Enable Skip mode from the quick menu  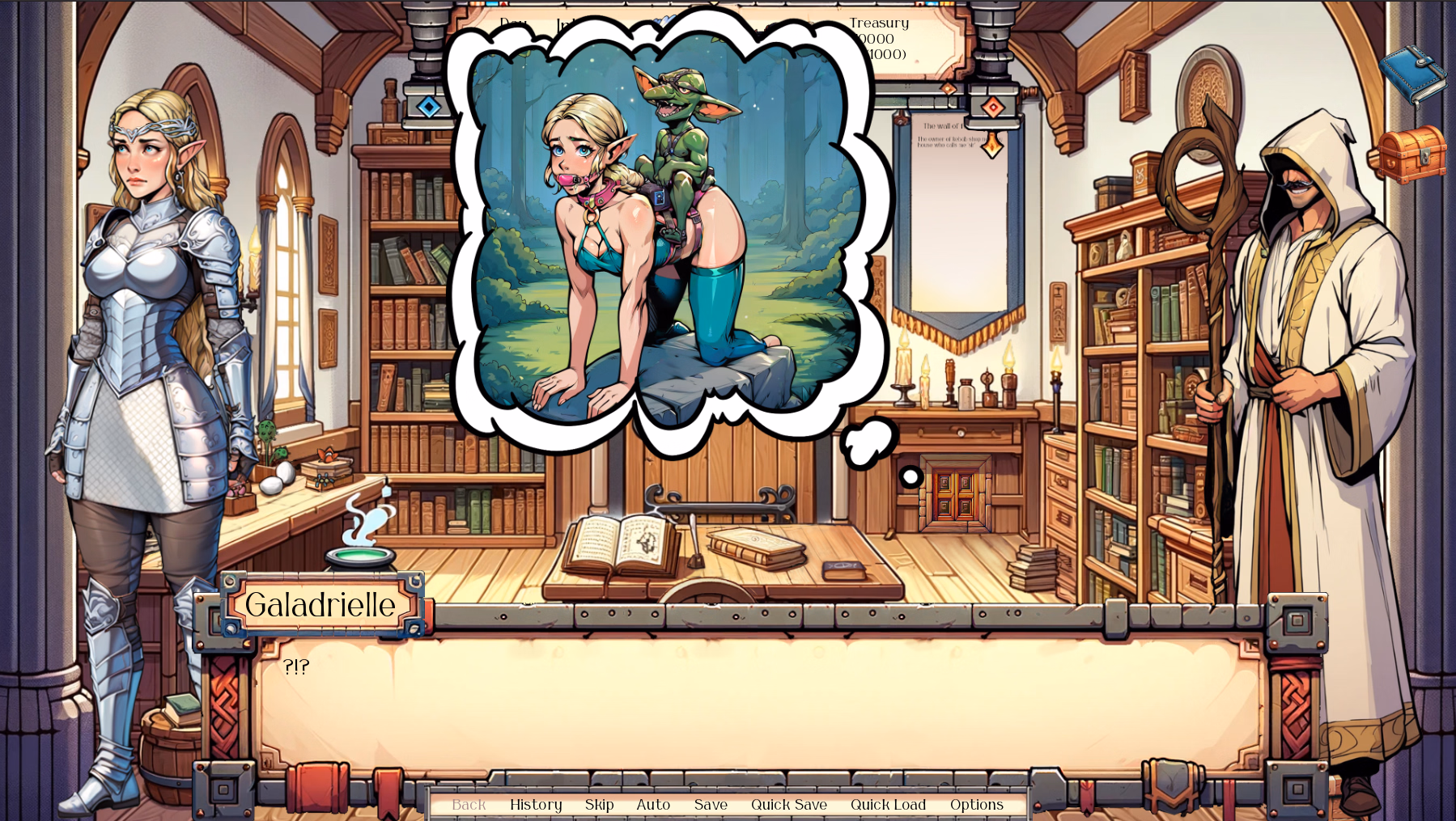pyautogui.click(x=599, y=805)
